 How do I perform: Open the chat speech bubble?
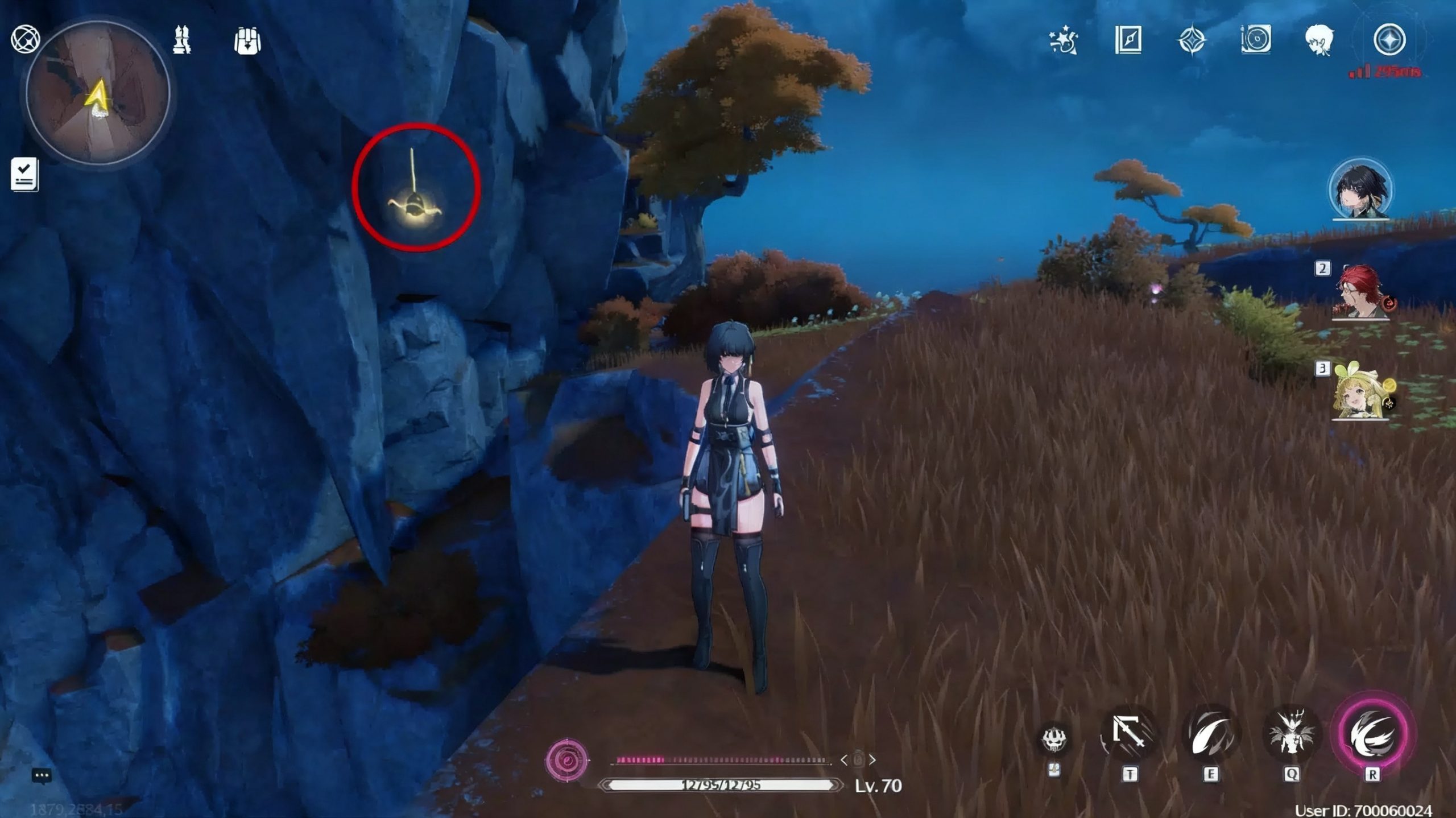[x=42, y=776]
